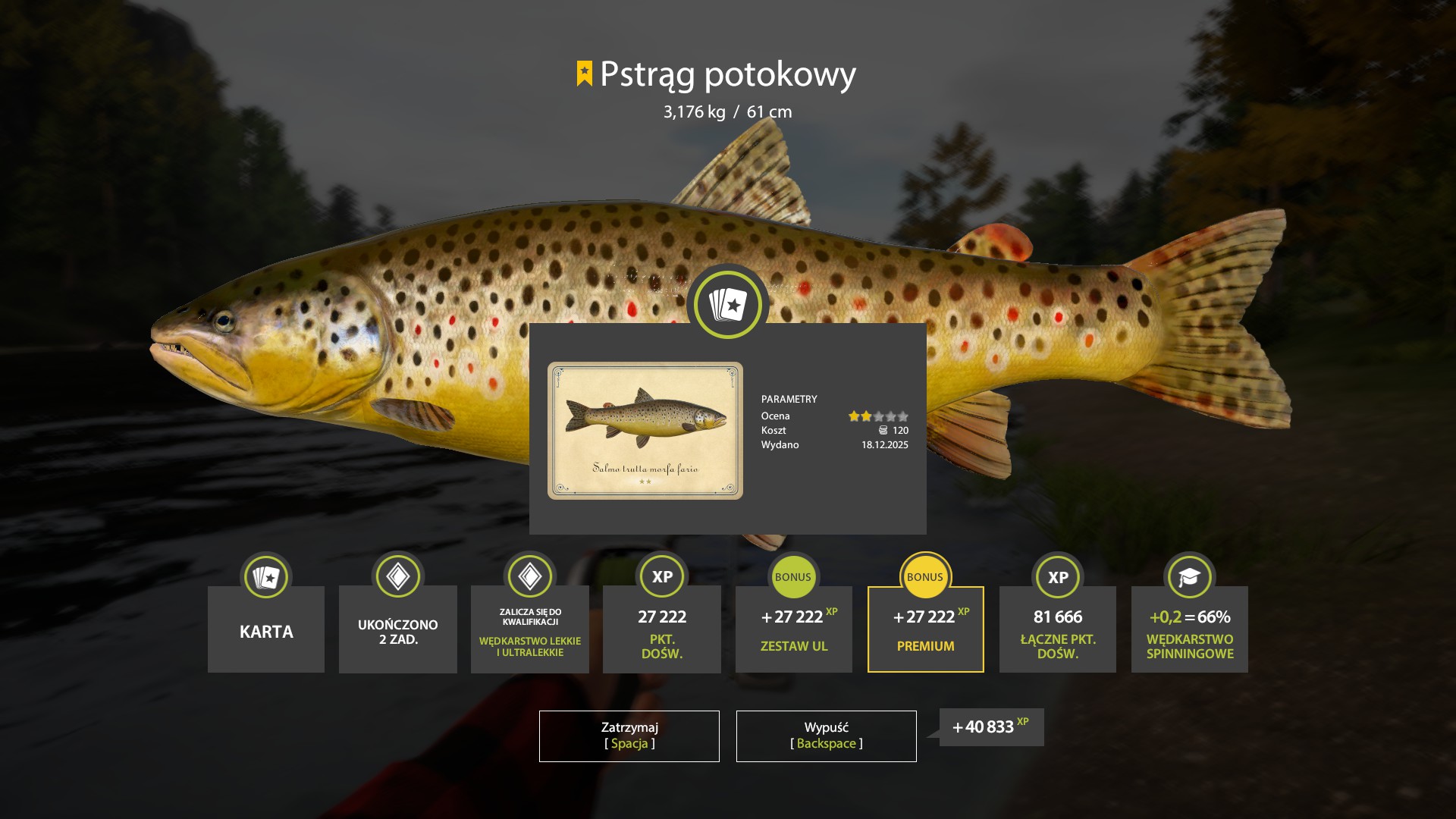
Task: Click the card deck icon above the panel
Action: coord(728,305)
